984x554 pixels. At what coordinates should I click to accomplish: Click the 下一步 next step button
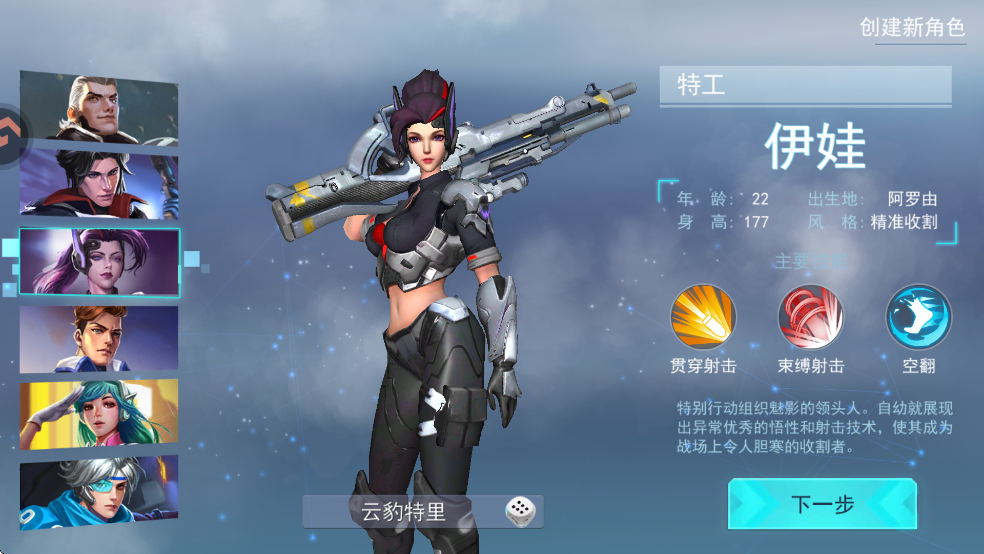[821, 504]
